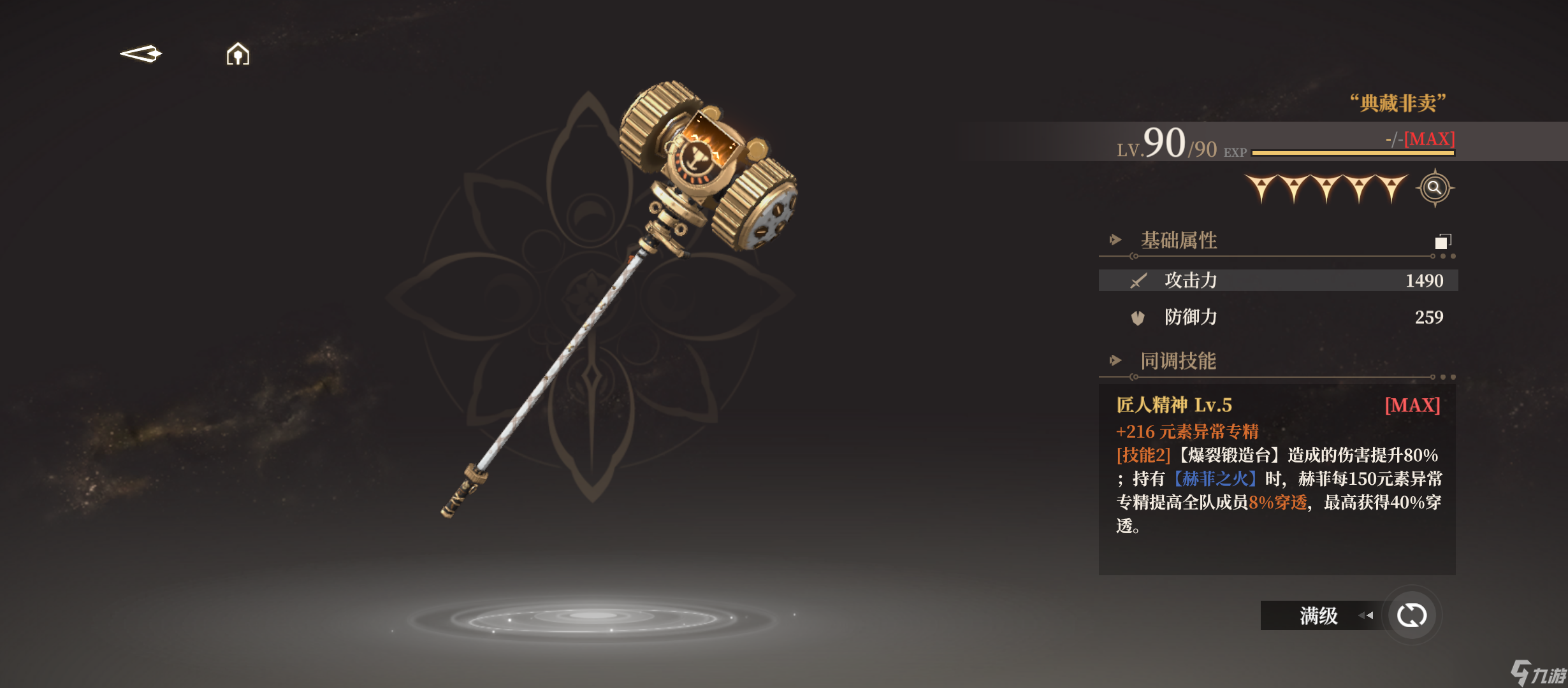Open the magnifier inspect icon beside stars

[x=1434, y=188]
